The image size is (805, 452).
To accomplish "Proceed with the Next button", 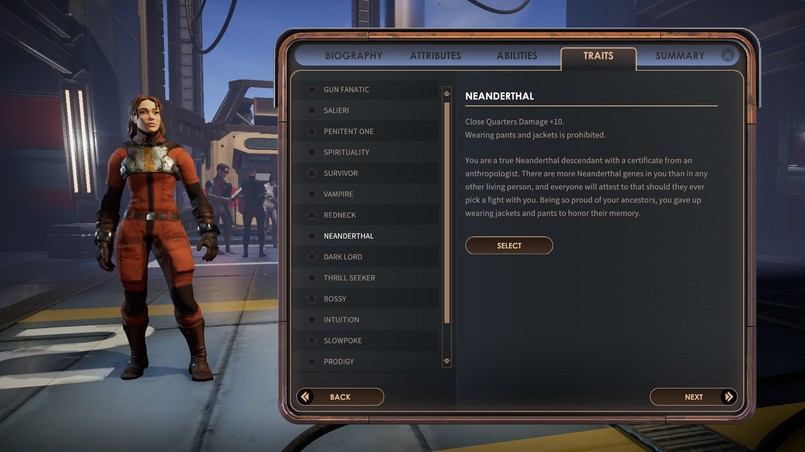I will click(693, 397).
